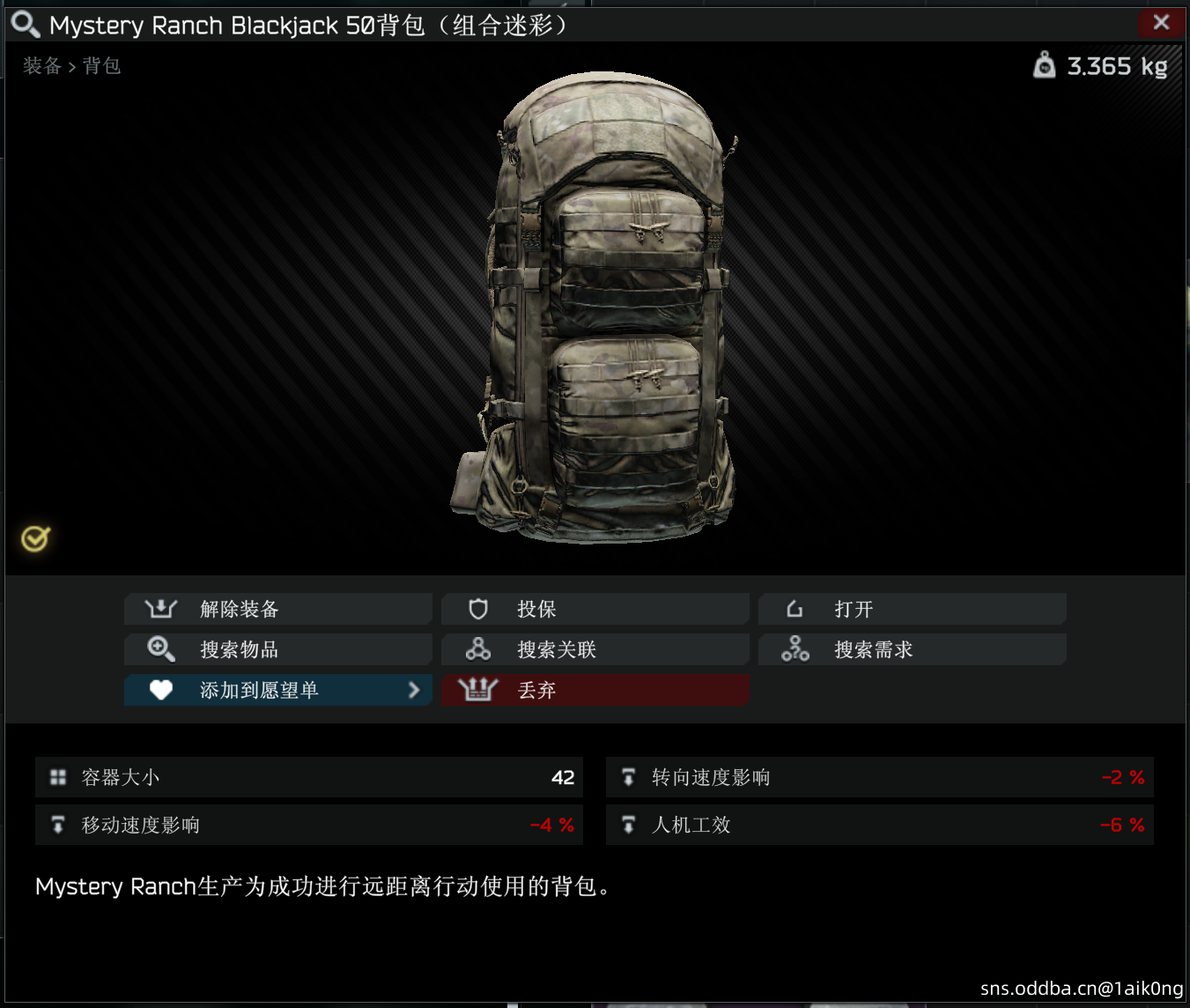Image resolution: width=1190 pixels, height=1008 pixels.
Task: Choose 搜索物品 to search this item
Action: coord(278,649)
